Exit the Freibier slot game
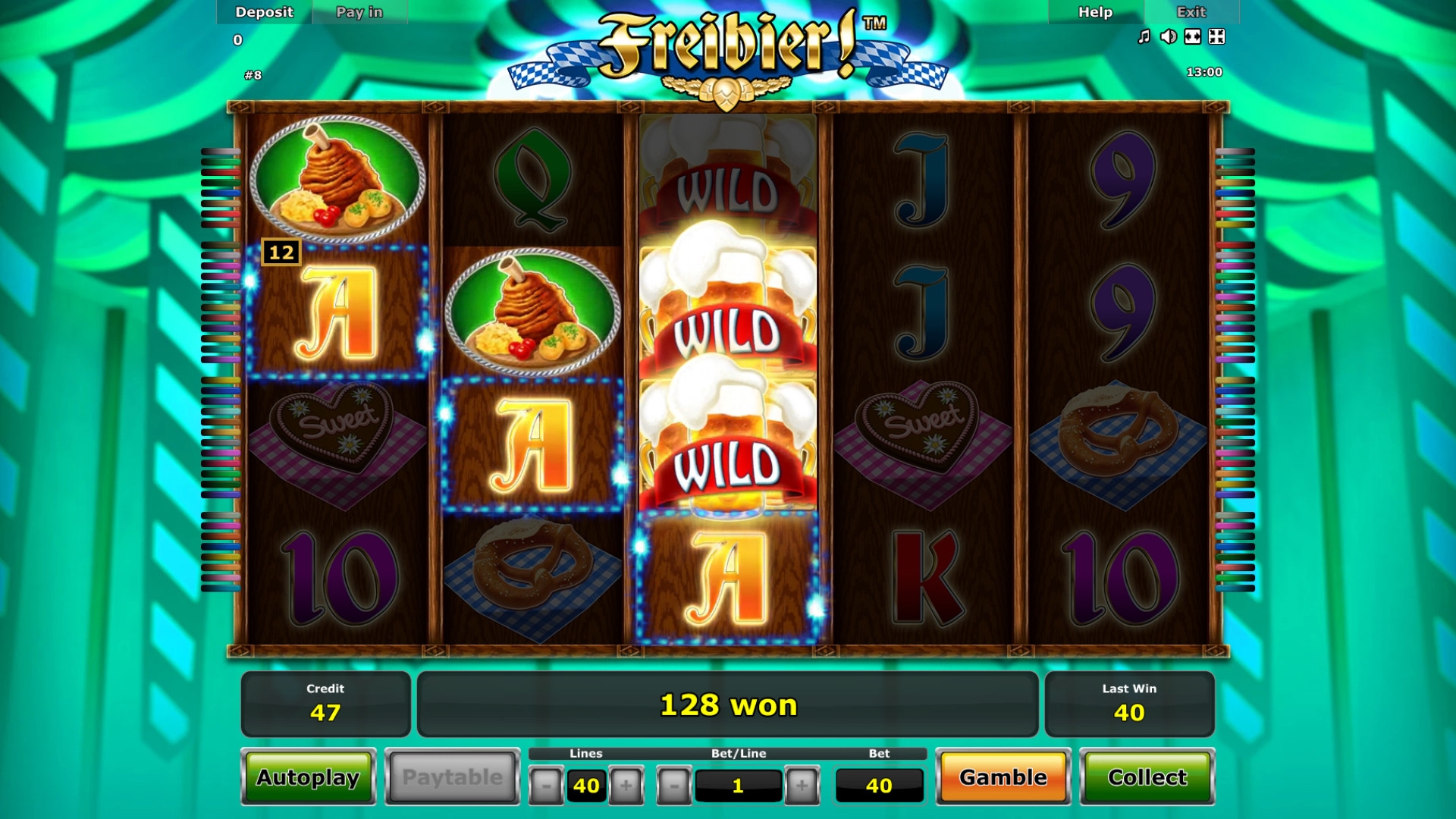 (x=1191, y=12)
